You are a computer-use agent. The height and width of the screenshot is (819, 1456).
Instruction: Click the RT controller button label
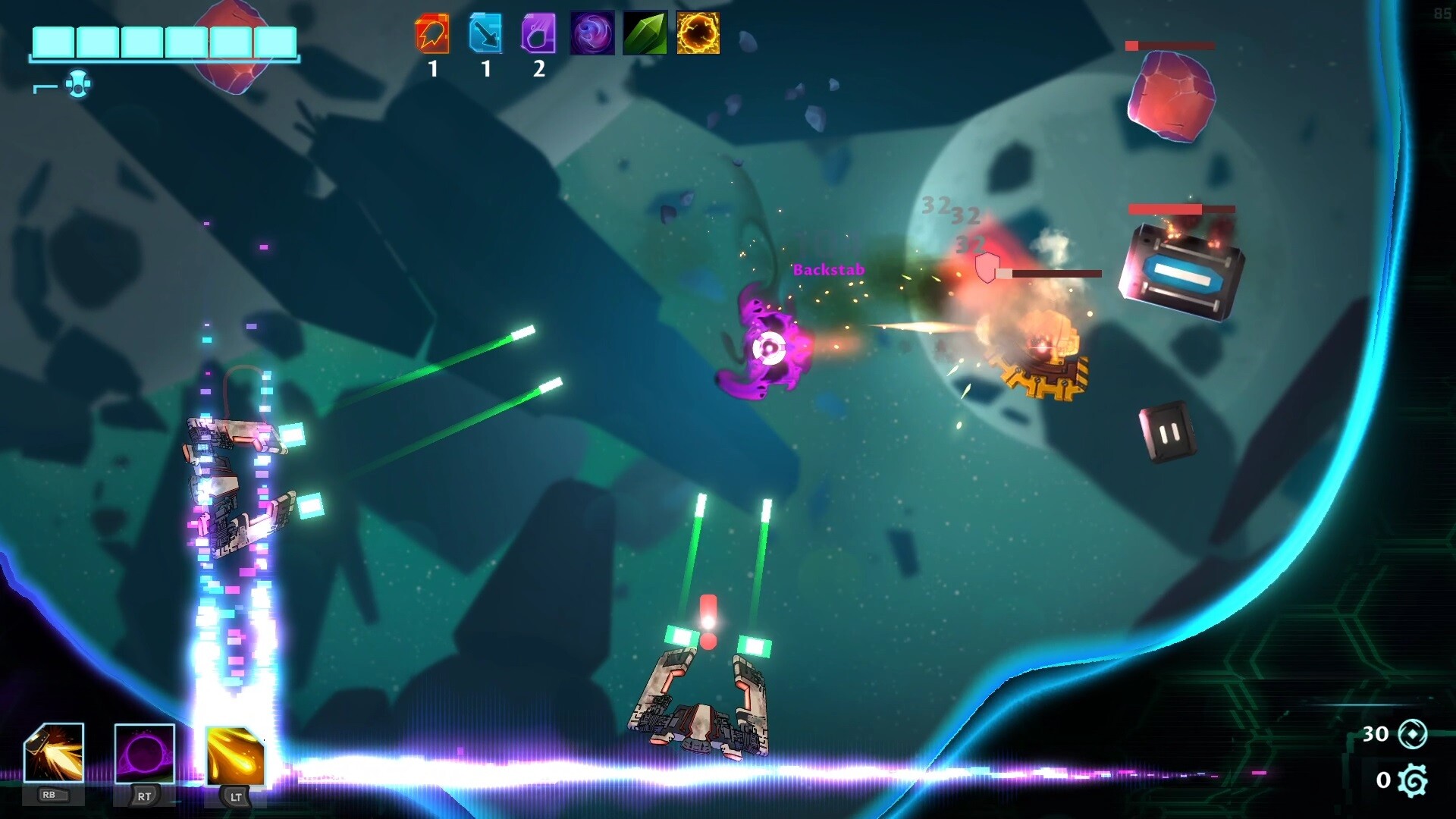(144, 798)
